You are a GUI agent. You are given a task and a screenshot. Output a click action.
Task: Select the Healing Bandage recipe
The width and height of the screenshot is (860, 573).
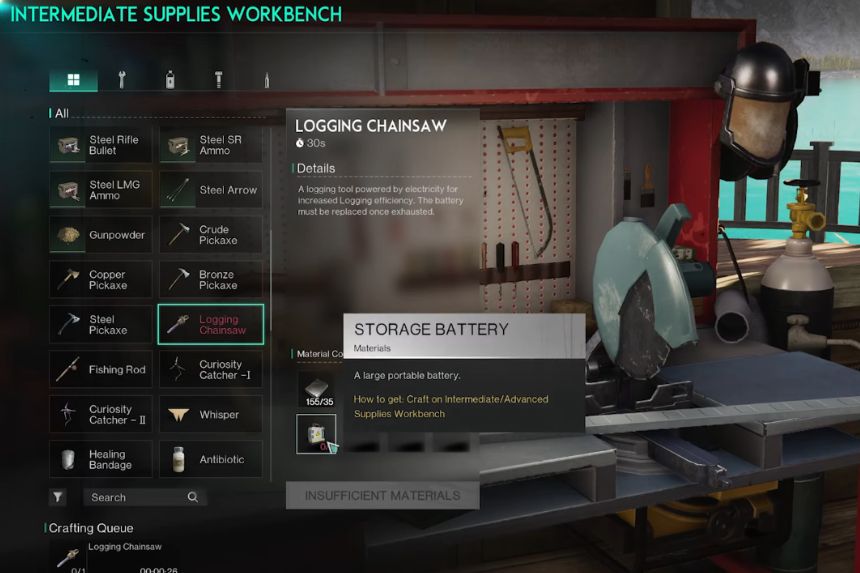point(101,460)
